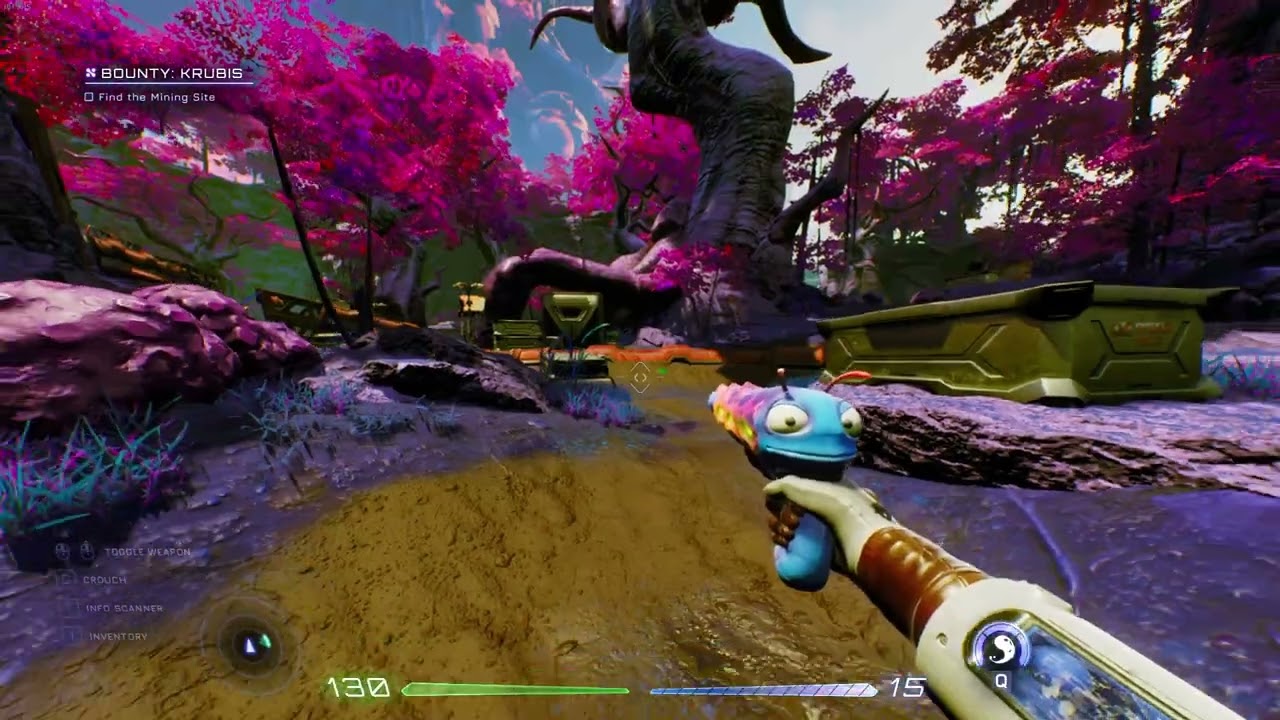Viewport: 1280px width, 720px height.
Task: Activate the yin-yang ability icon
Action: (1000, 651)
